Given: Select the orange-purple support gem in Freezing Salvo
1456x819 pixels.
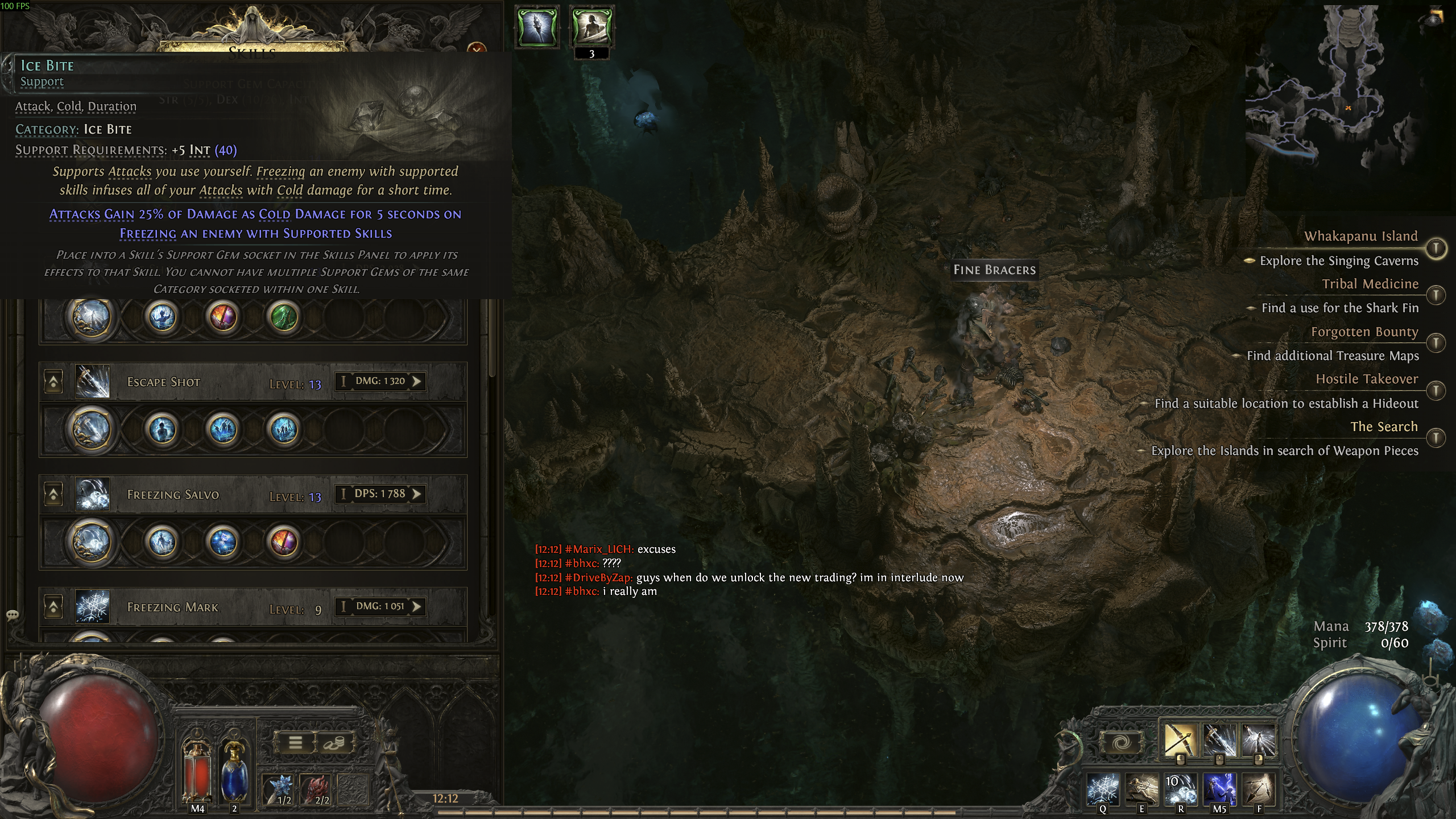Looking at the screenshot, I should click(284, 541).
